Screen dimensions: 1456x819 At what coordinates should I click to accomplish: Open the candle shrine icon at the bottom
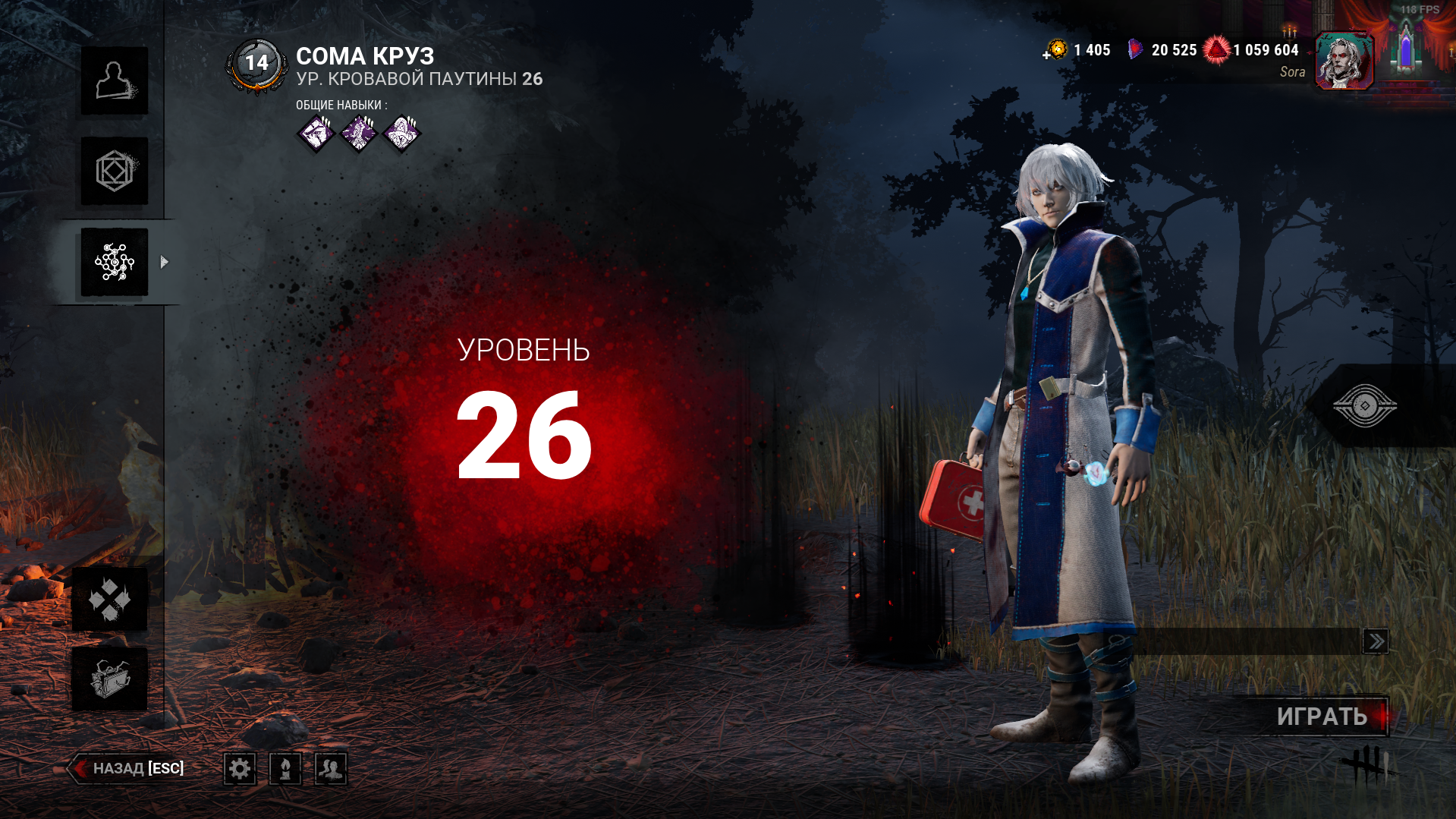pos(285,768)
